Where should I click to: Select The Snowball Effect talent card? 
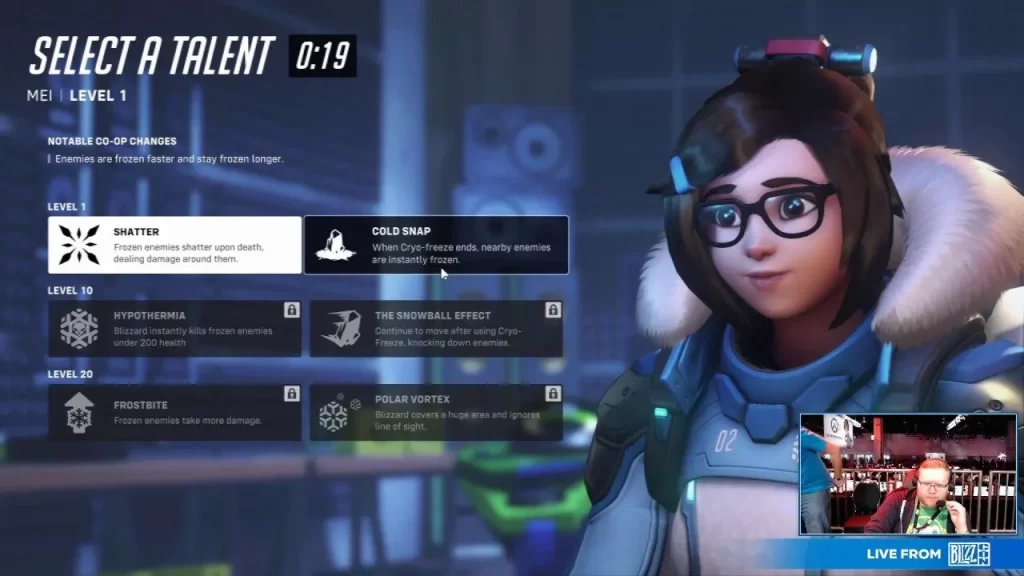coord(436,328)
